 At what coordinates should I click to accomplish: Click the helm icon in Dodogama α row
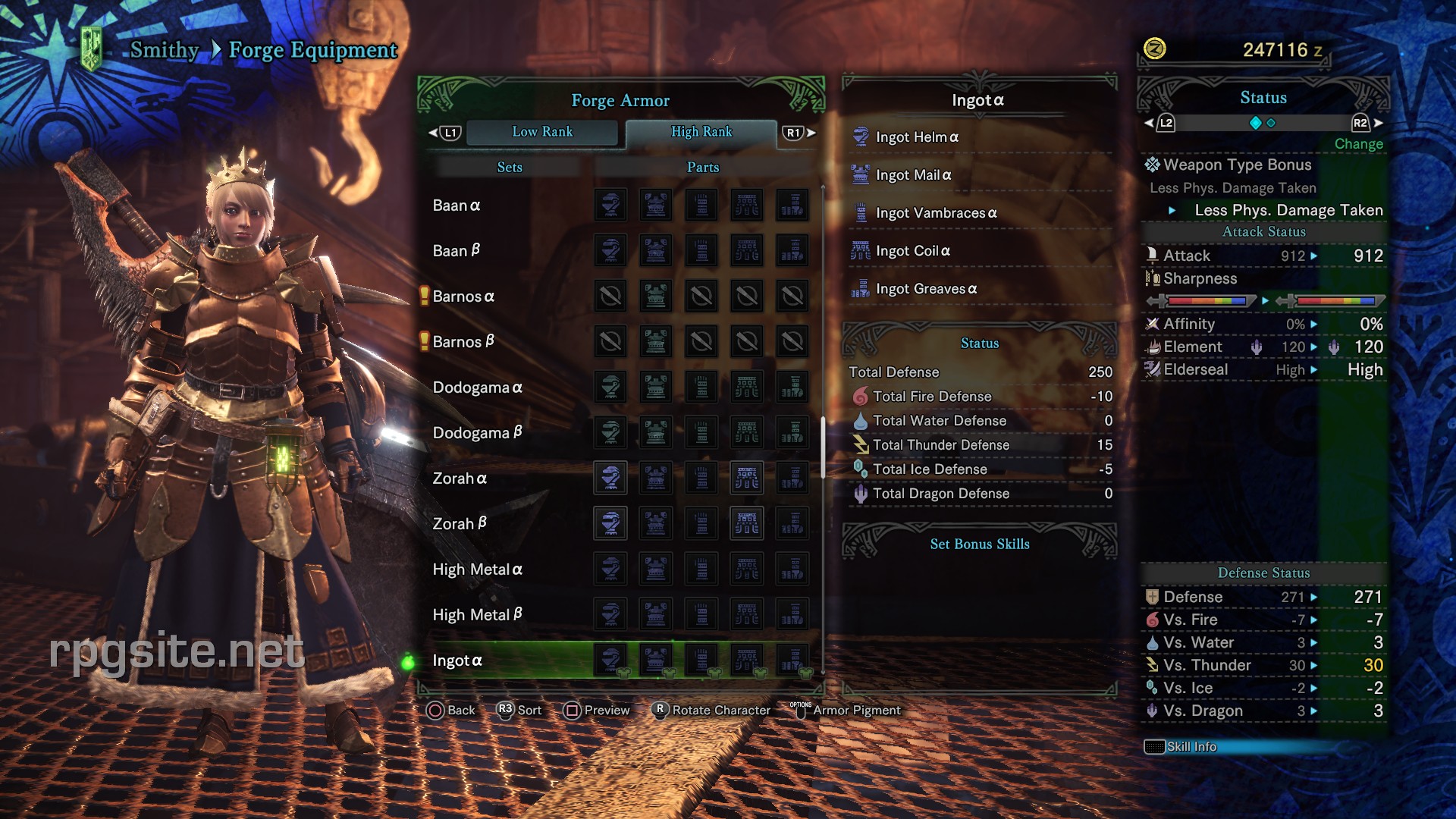[x=610, y=387]
